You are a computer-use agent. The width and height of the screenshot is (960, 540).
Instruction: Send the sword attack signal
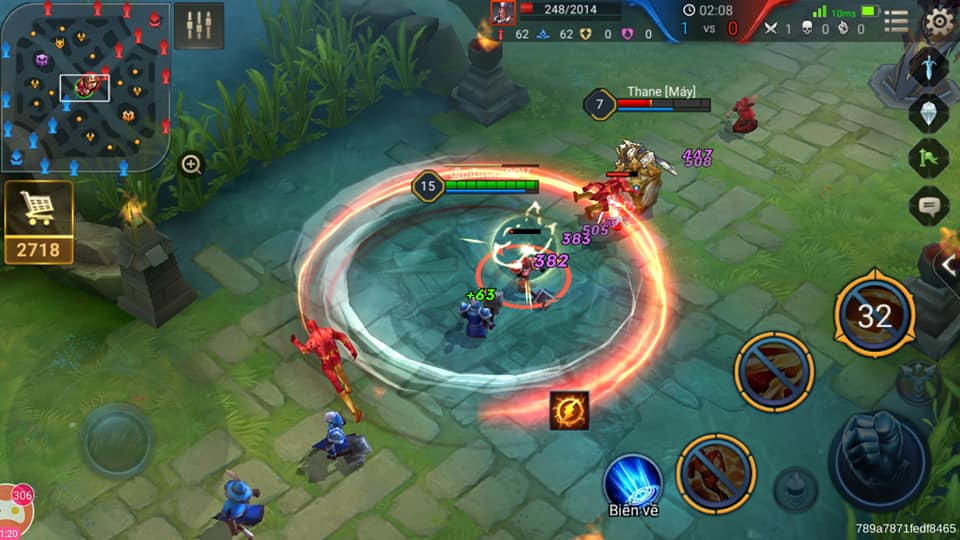point(928,67)
